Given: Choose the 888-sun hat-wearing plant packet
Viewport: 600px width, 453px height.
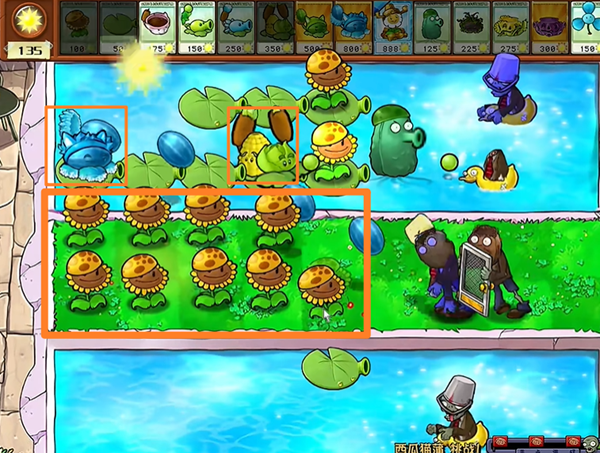Looking at the screenshot, I should click(x=390, y=25).
